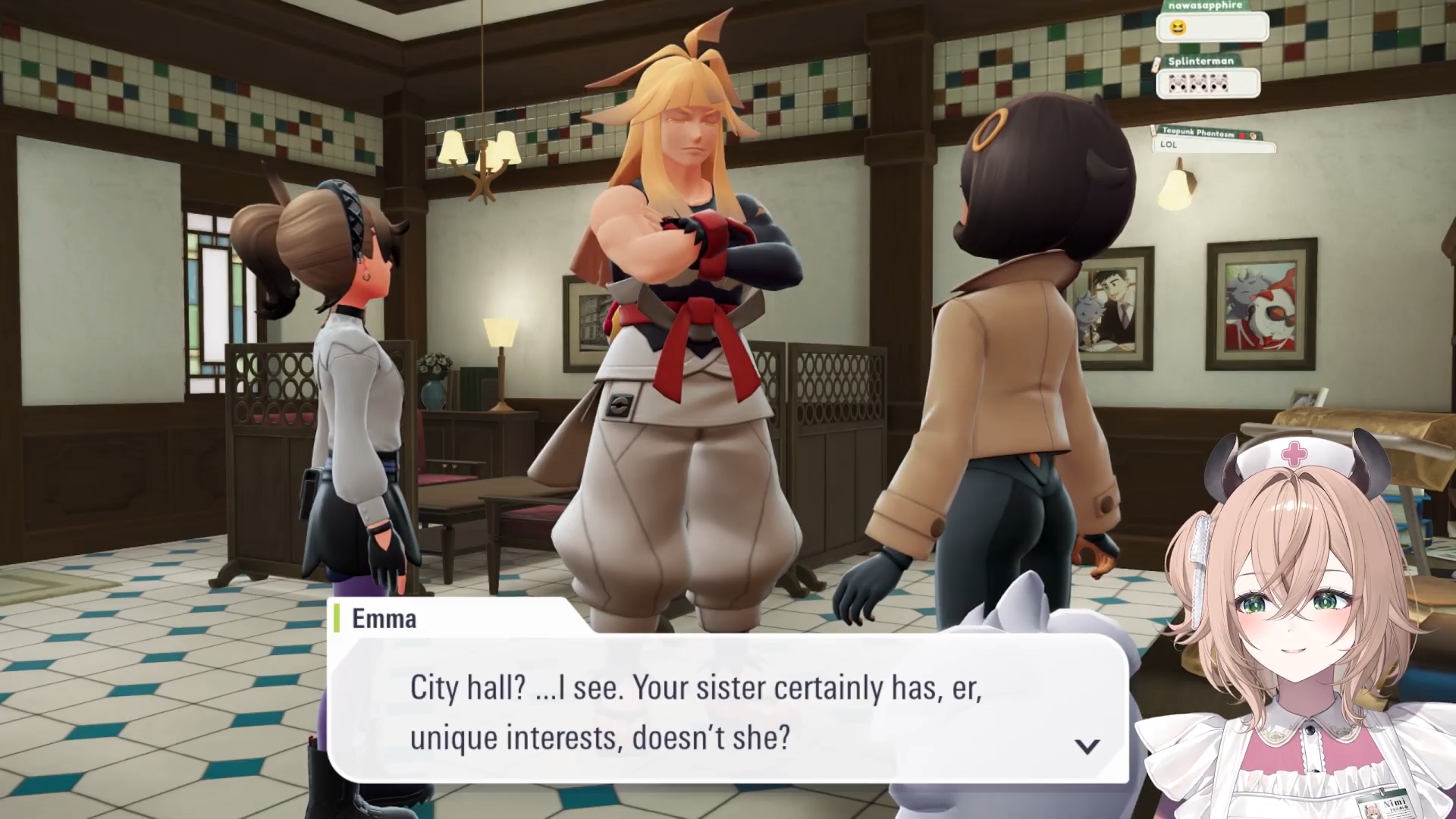1456x819 pixels.
Task: Select Splinterman's chat message
Action: [1207, 83]
